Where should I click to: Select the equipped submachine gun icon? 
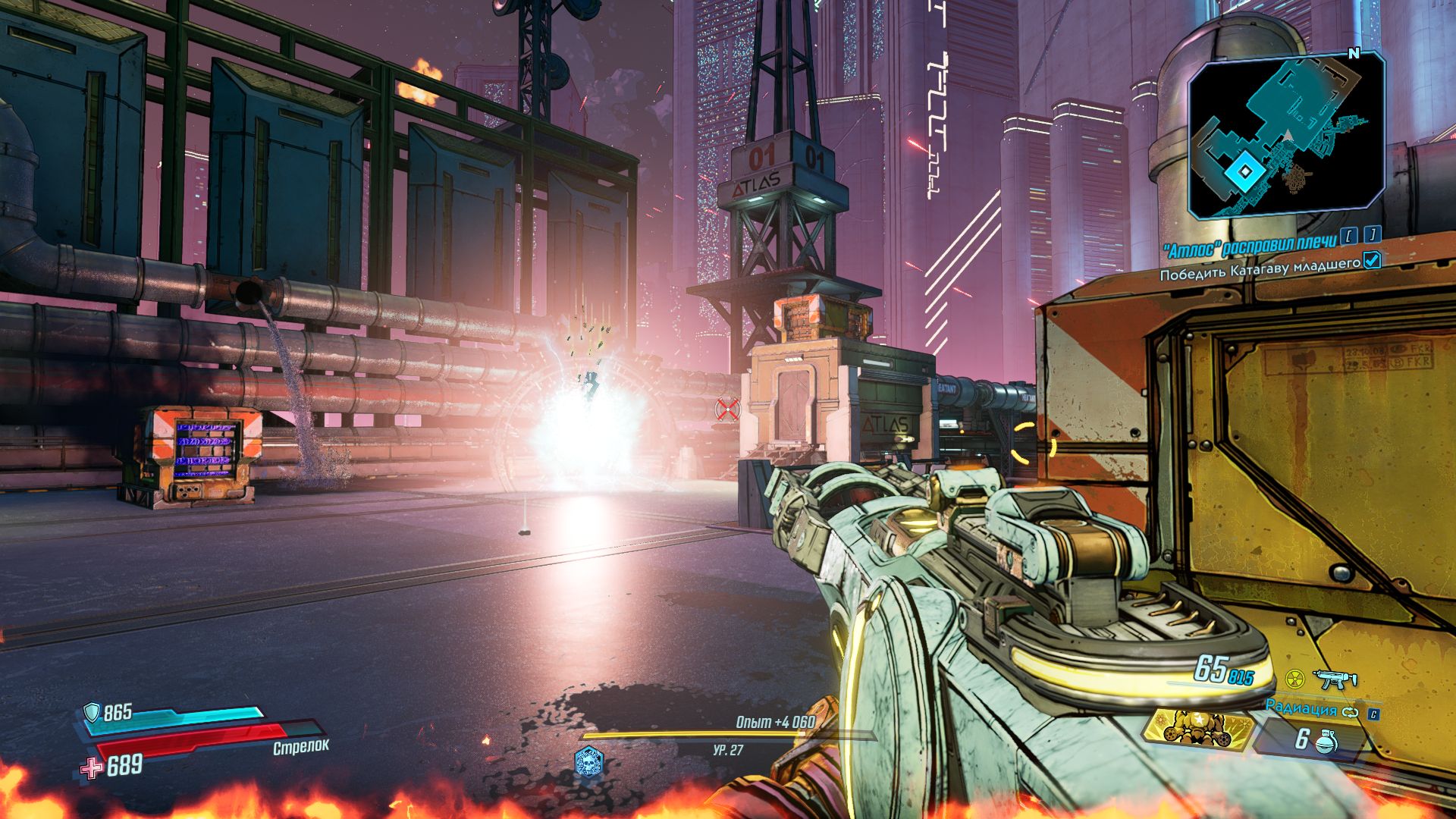[1335, 679]
